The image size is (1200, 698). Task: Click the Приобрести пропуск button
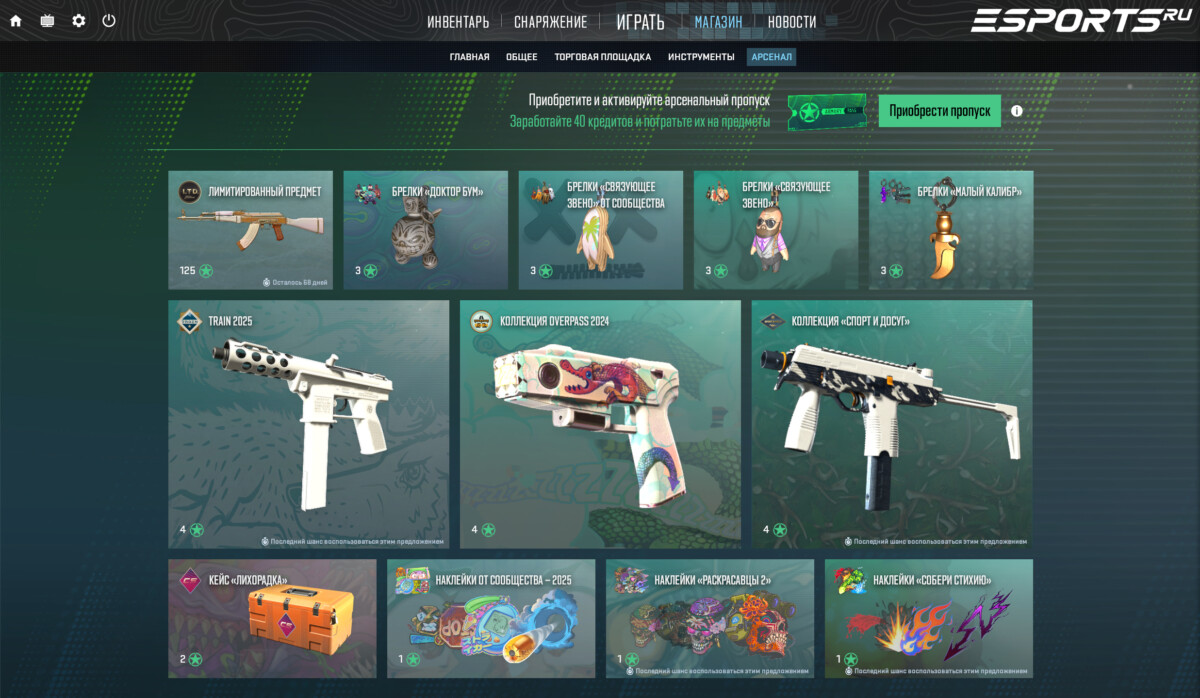pyautogui.click(x=939, y=111)
